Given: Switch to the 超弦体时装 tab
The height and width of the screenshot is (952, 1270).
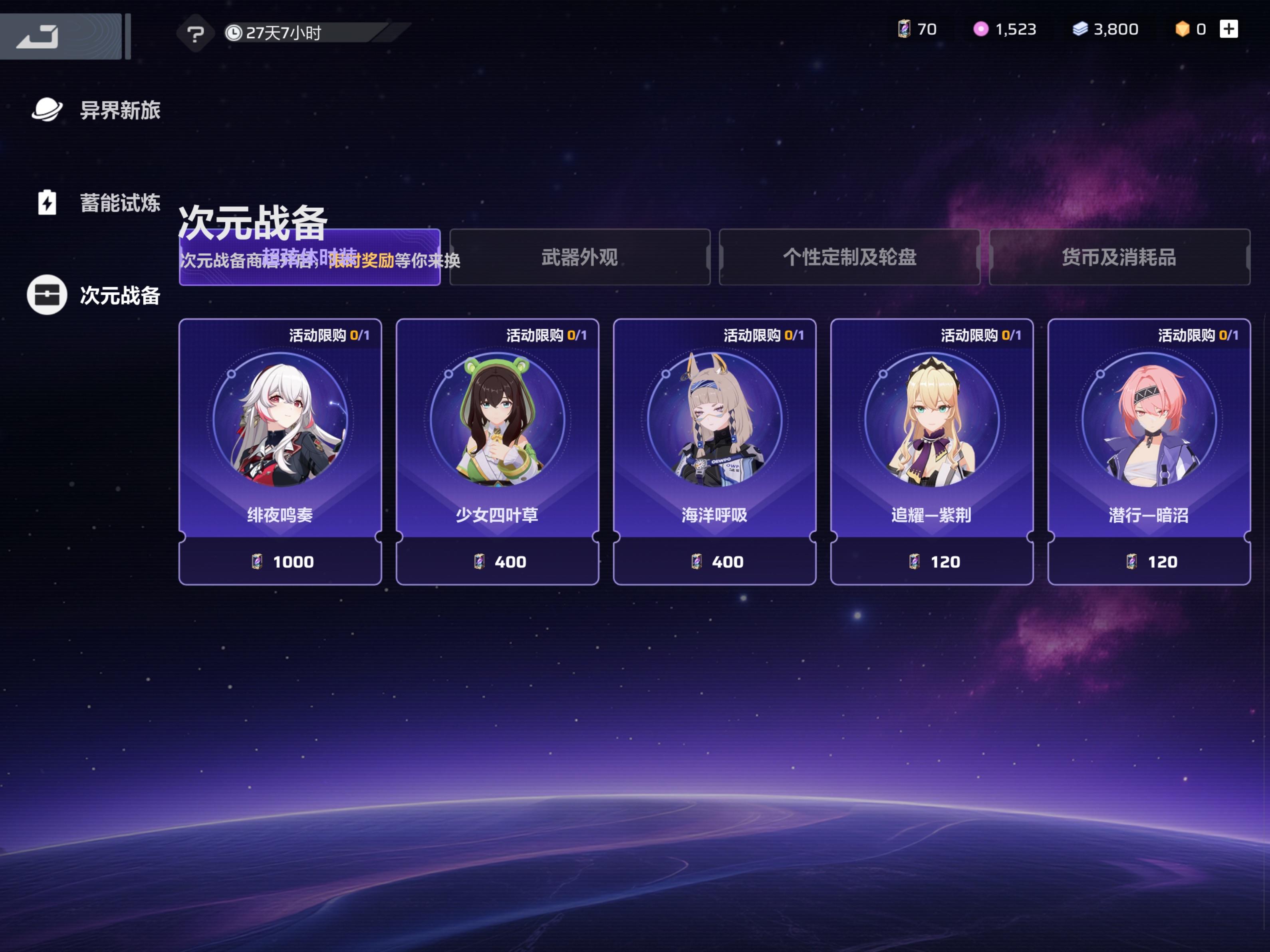Looking at the screenshot, I should tap(310, 258).
